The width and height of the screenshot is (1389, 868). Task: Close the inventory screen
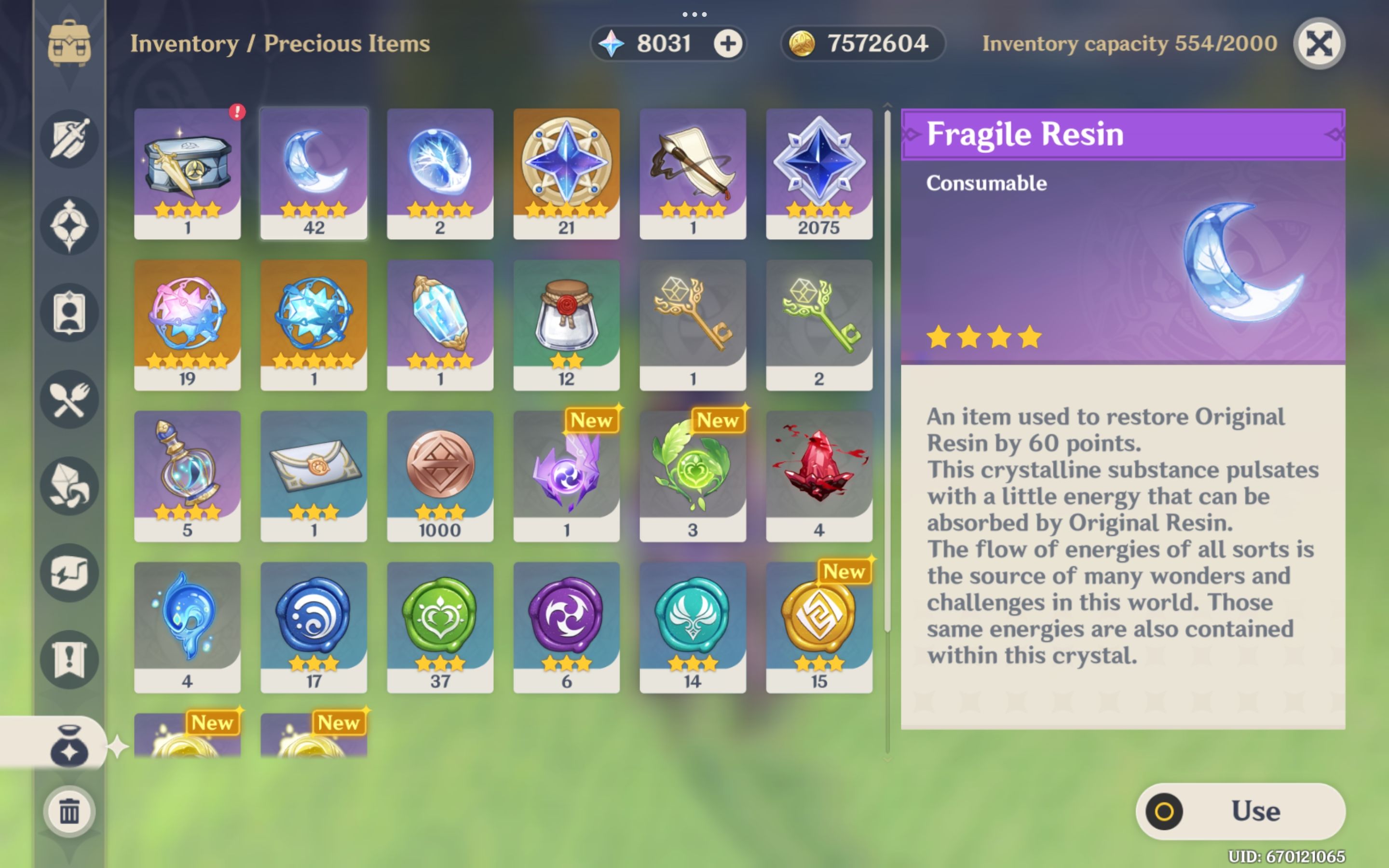point(1319,43)
